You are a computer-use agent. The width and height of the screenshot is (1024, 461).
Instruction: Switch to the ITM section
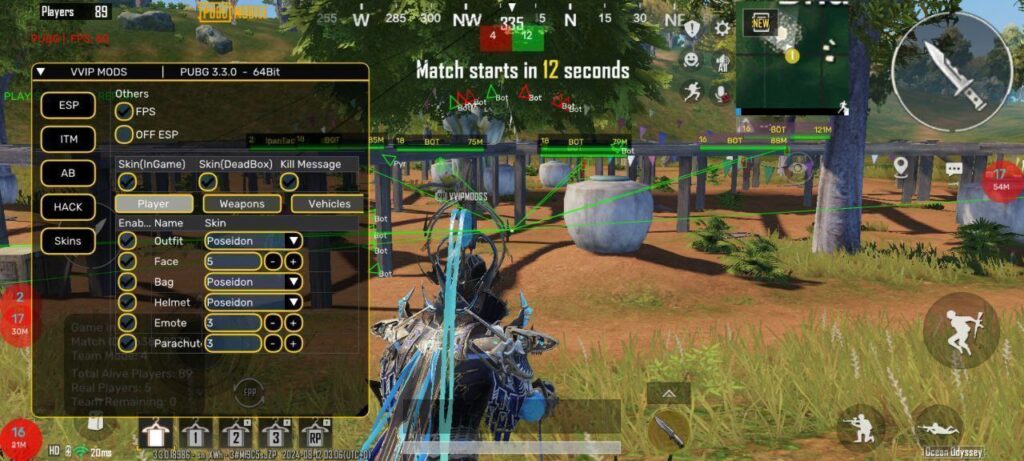pyautogui.click(x=68, y=139)
